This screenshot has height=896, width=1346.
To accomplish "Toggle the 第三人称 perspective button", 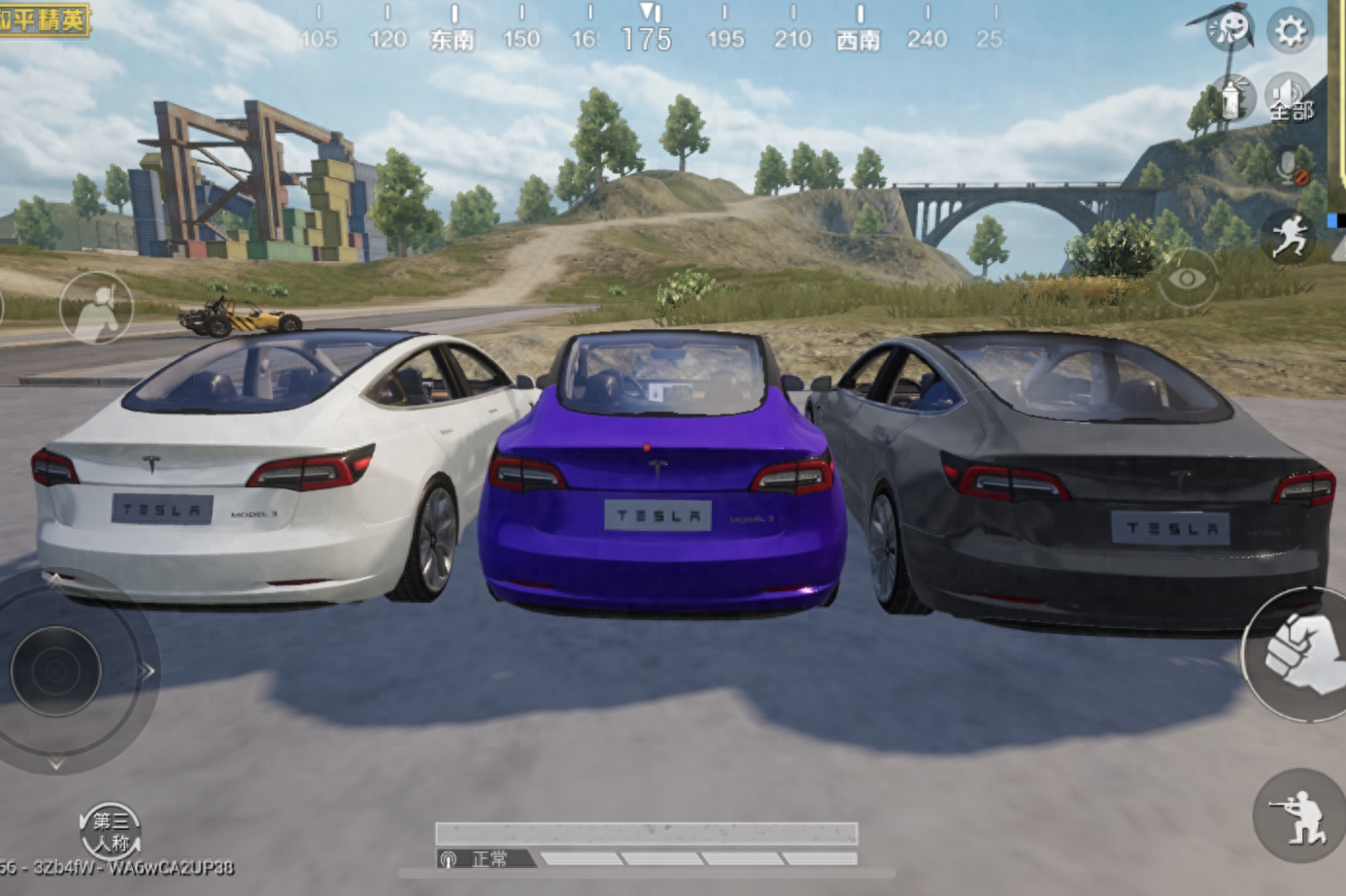I will point(111,832).
